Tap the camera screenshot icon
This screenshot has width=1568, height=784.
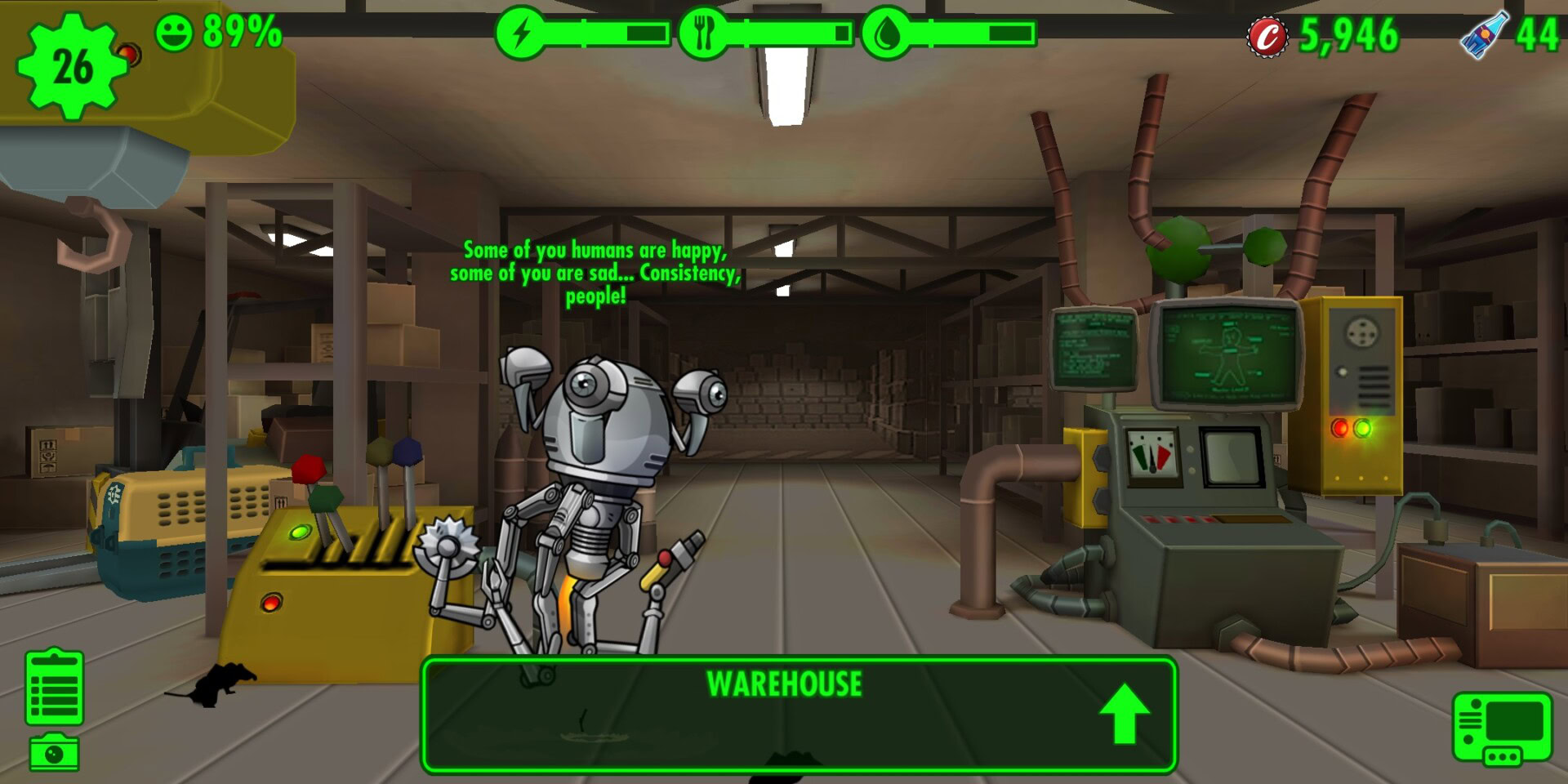pyautogui.click(x=54, y=752)
